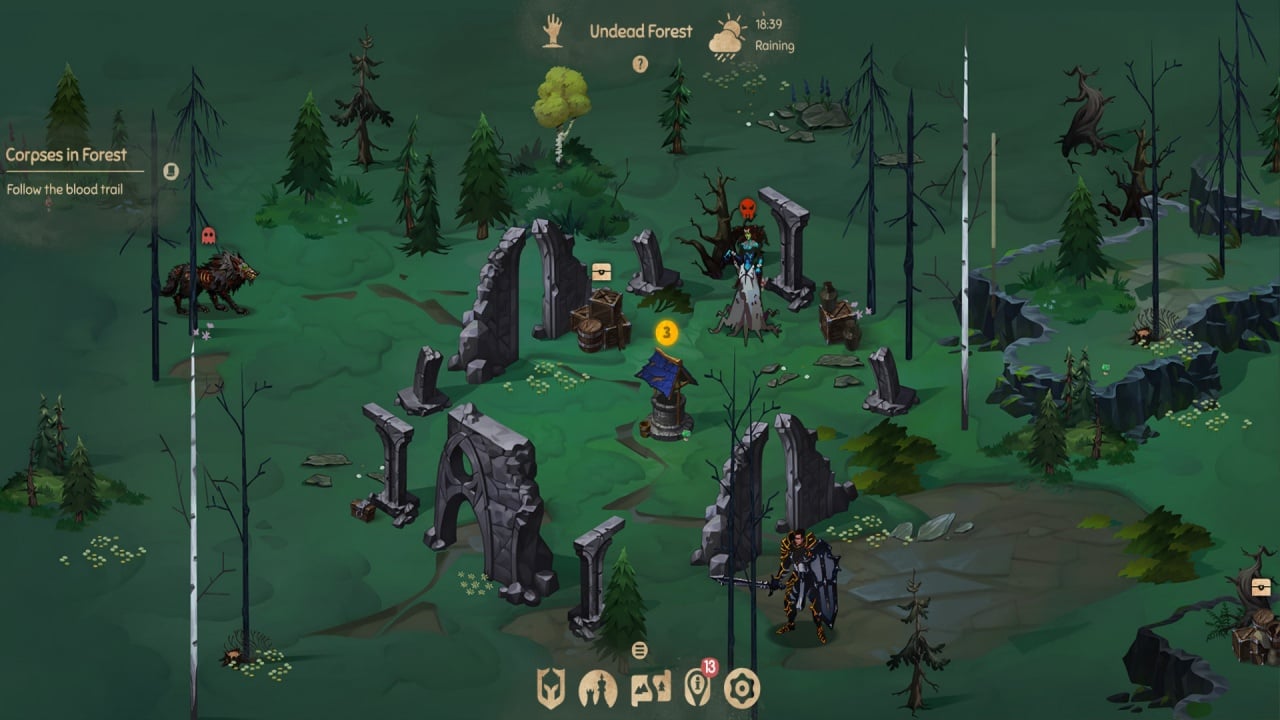Viewport: 1280px width, 720px height.
Task: Select the Corpses in Forest quest tracker
Action: tap(66, 155)
